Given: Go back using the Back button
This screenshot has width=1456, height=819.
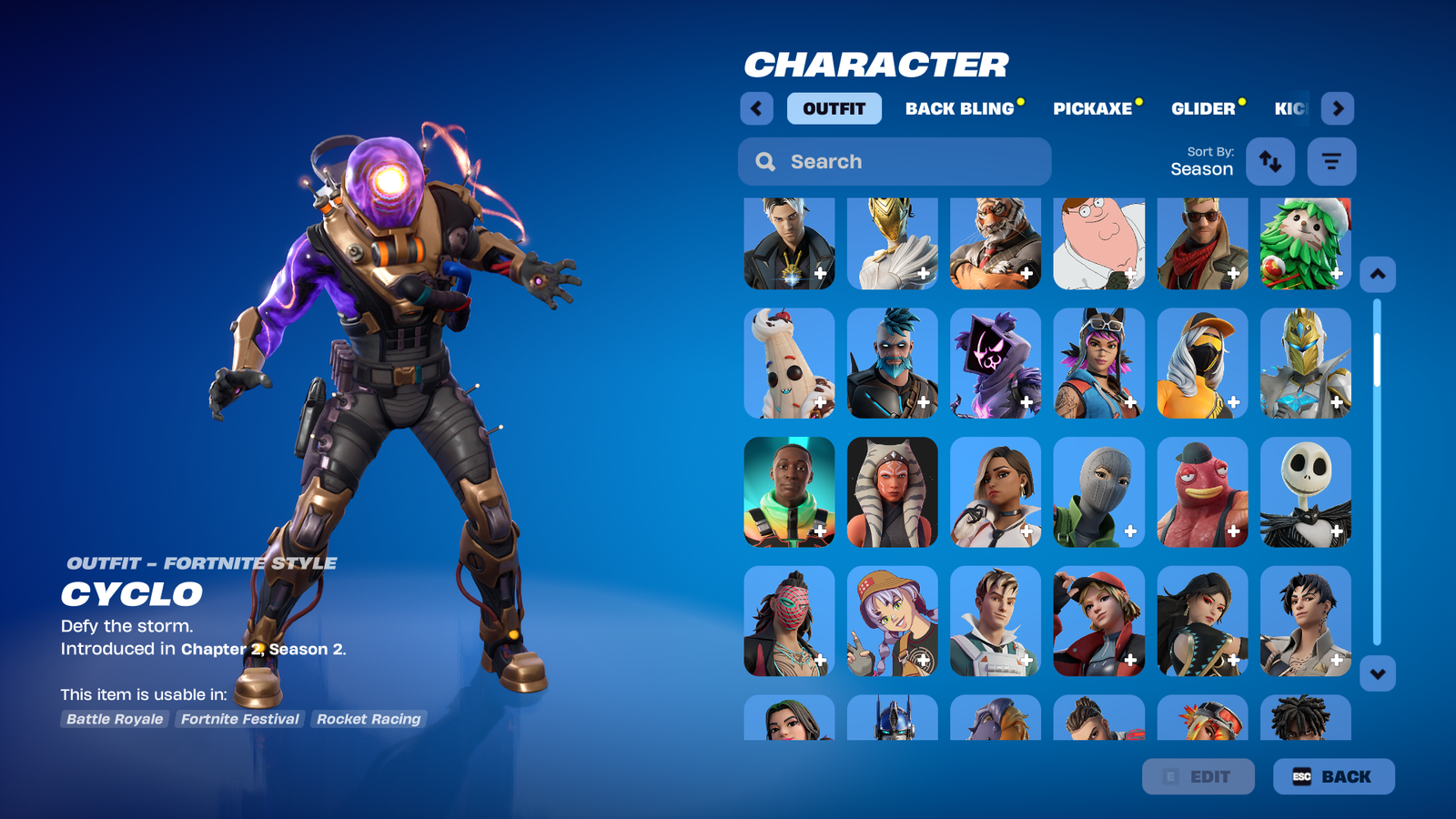Looking at the screenshot, I should 1333,776.
